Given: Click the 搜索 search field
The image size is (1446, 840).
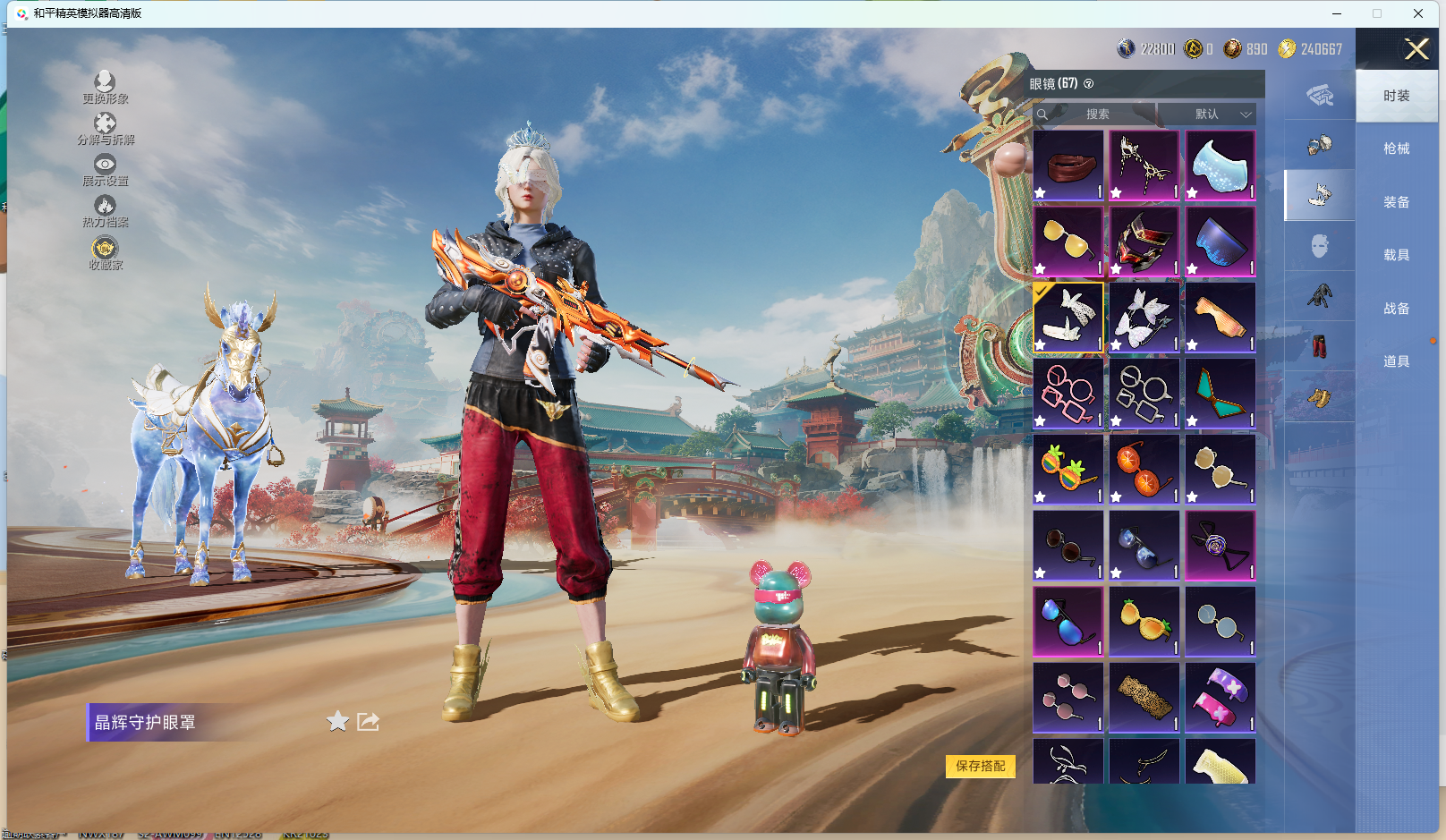Looking at the screenshot, I should click(1097, 115).
